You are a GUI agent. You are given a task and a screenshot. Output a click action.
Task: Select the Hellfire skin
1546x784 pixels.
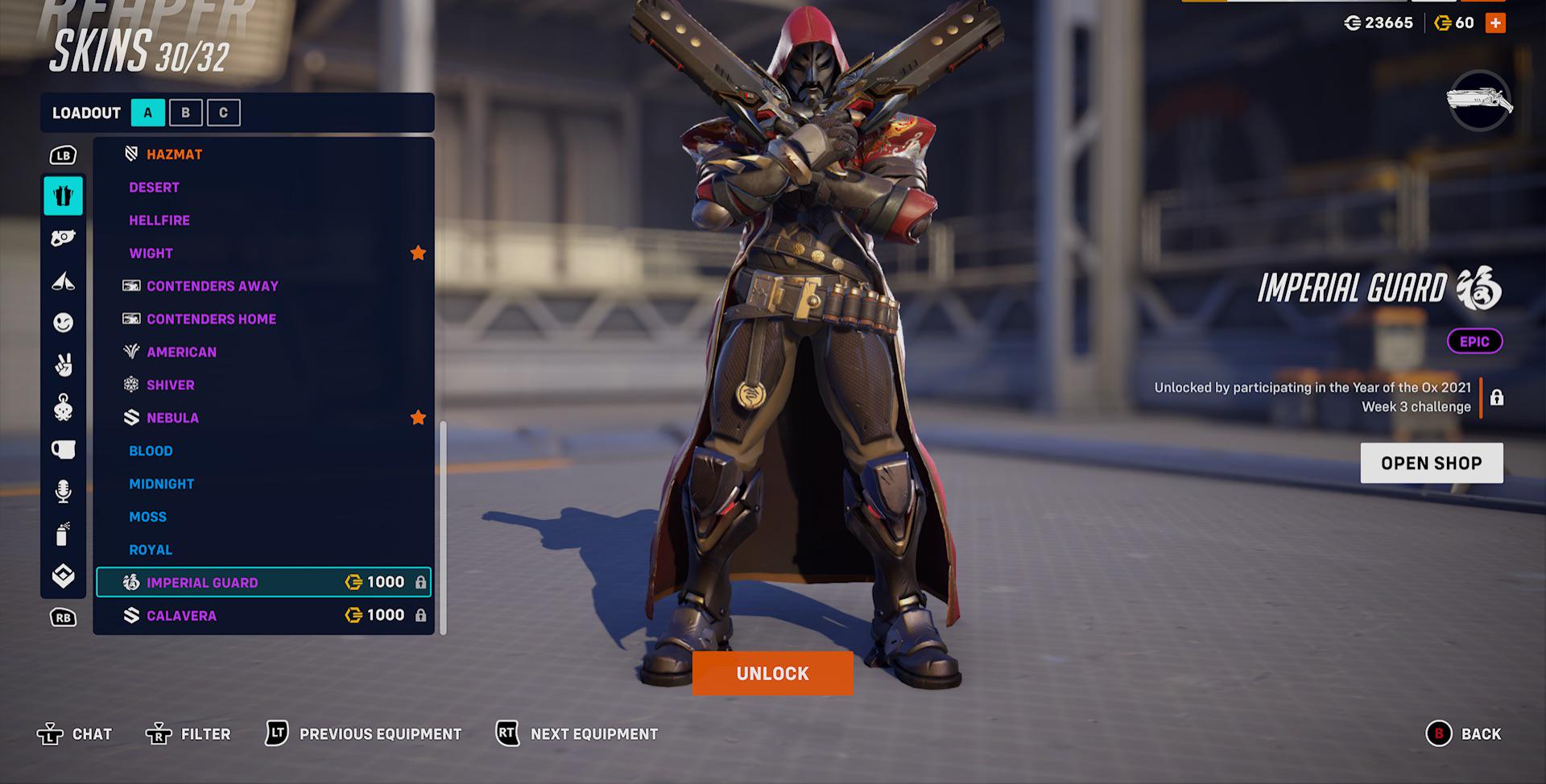[159, 220]
